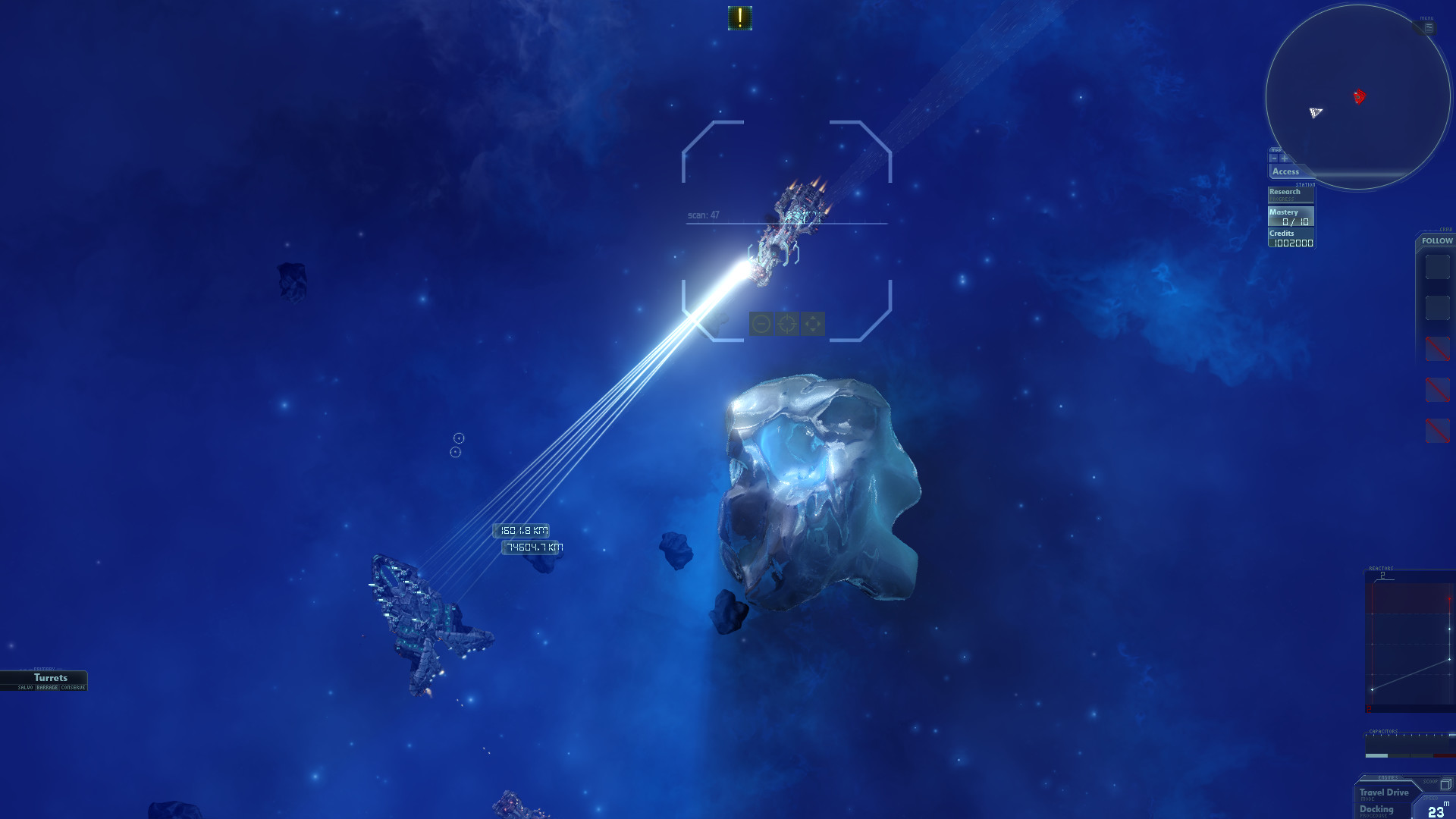Image resolution: width=1456 pixels, height=819 pixels.
Task: Click the red enemy marker on the minimap
Action: coord(1360,97)
